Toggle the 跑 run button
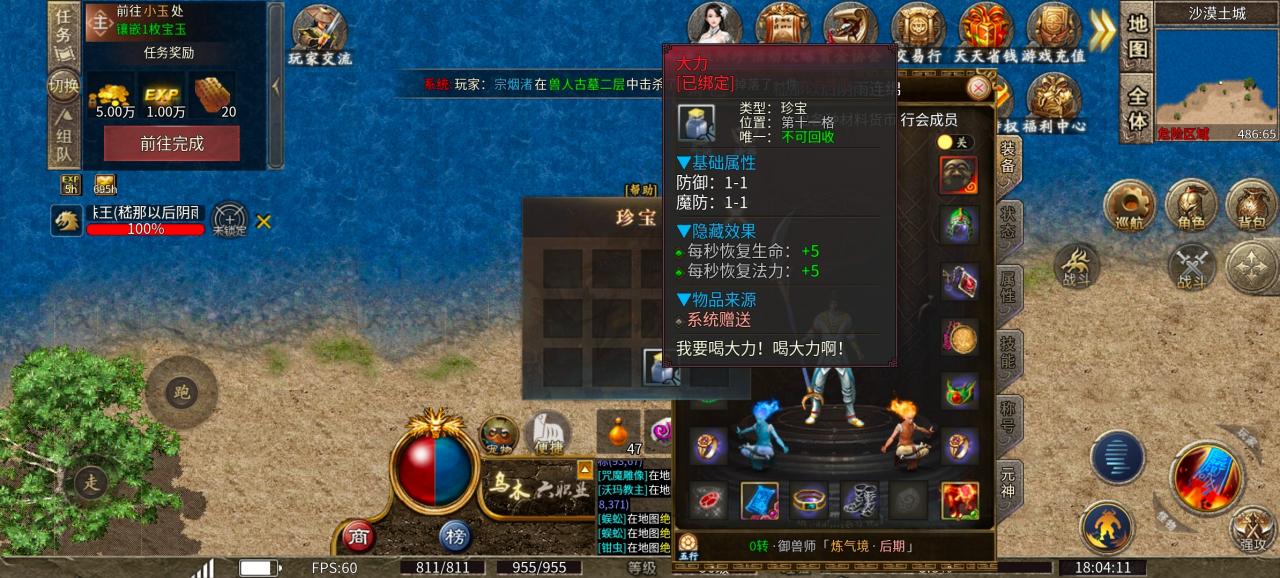The height and width of the screenshot is (578, 1280). click(x=181, y=392)
